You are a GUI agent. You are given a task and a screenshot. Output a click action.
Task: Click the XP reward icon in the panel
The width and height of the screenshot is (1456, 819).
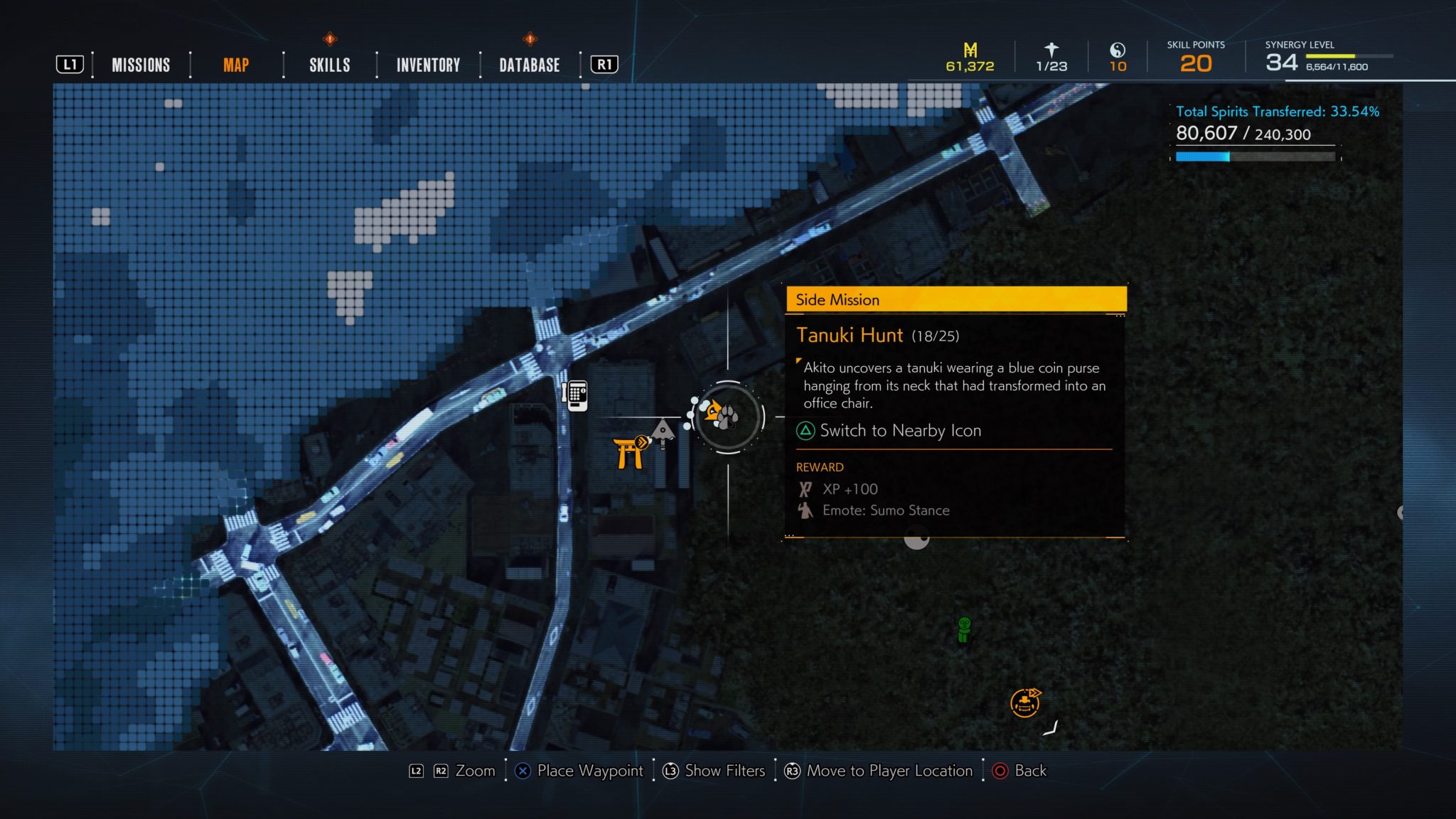804,488
